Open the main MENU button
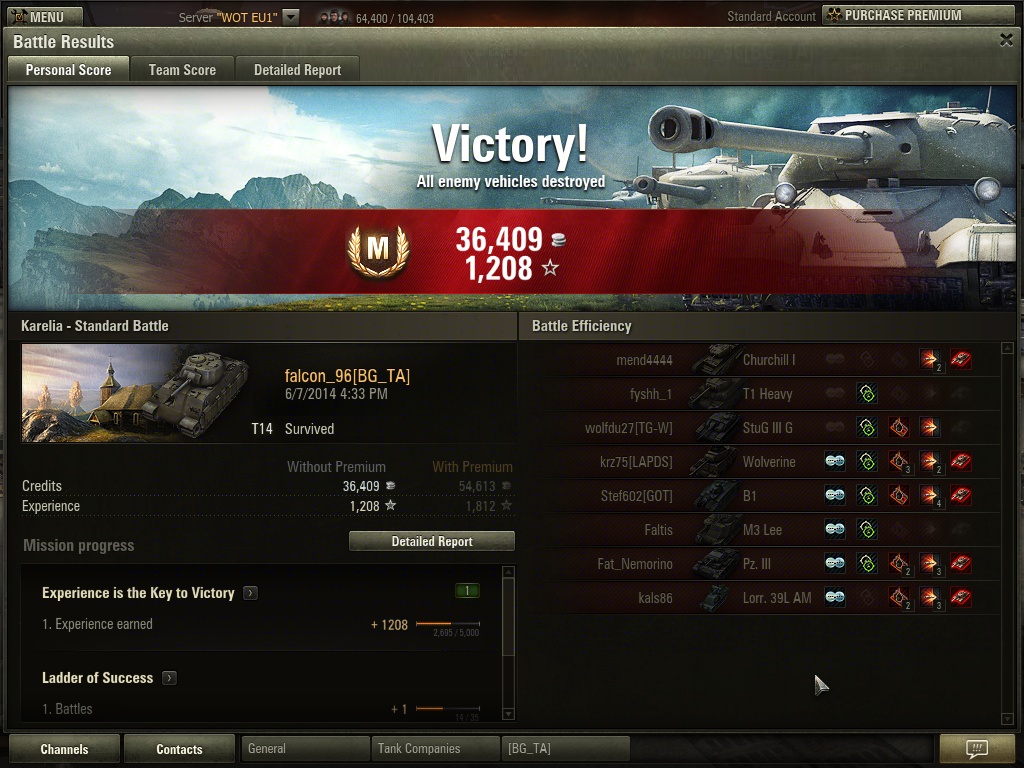The image size is (1024, 768). [37, 16]
